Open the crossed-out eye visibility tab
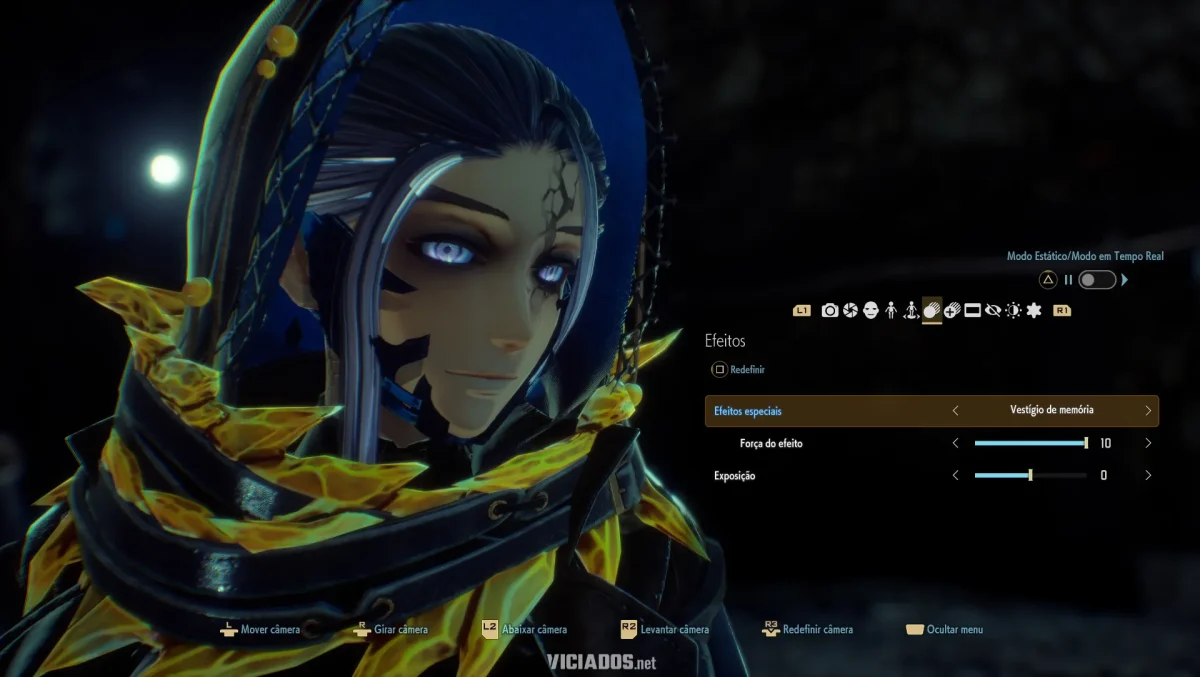The image size is (1200, 677). [x=993, y=311]
